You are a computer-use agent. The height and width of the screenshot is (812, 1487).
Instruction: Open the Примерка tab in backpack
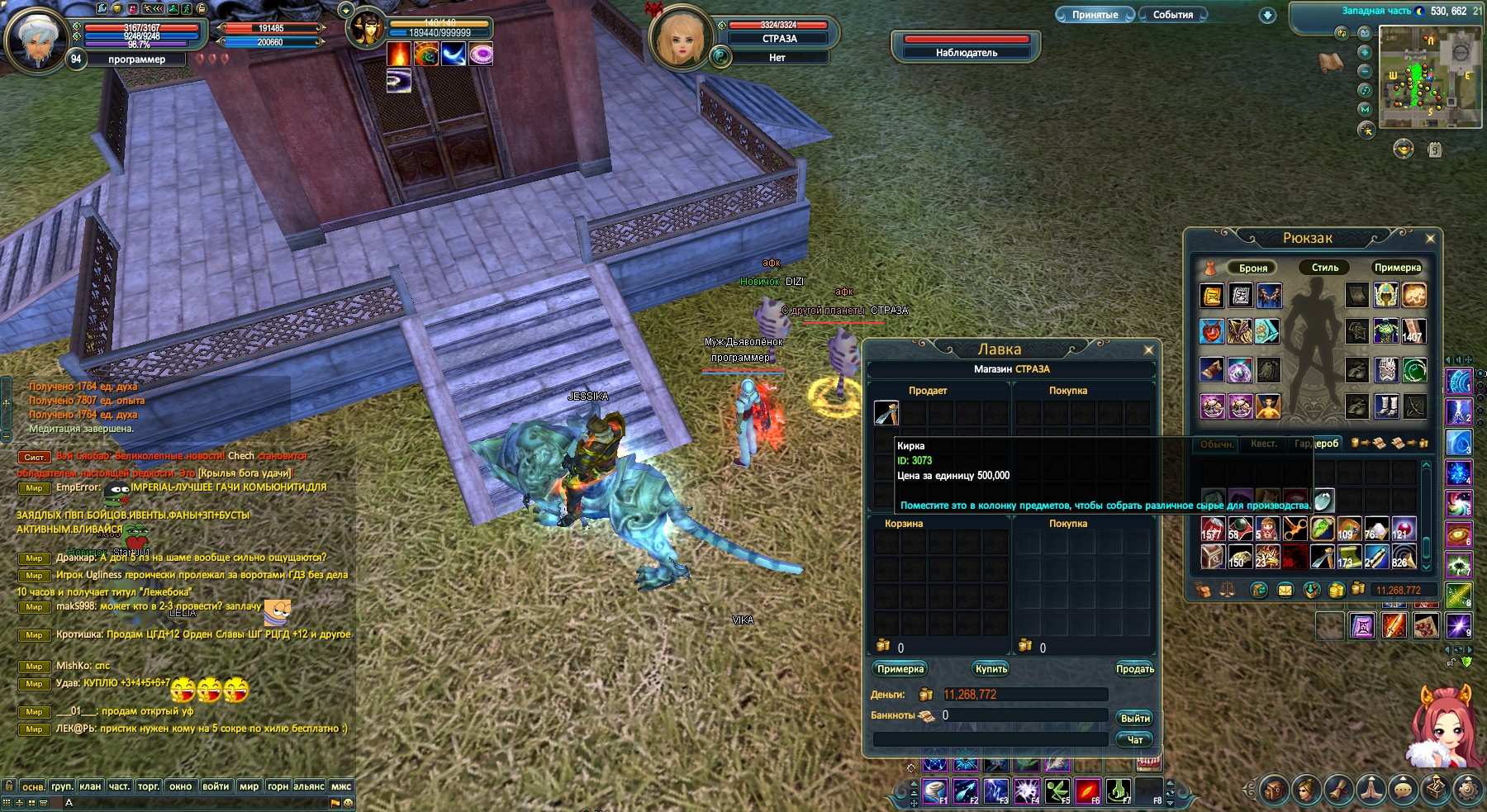point(1397,268)
